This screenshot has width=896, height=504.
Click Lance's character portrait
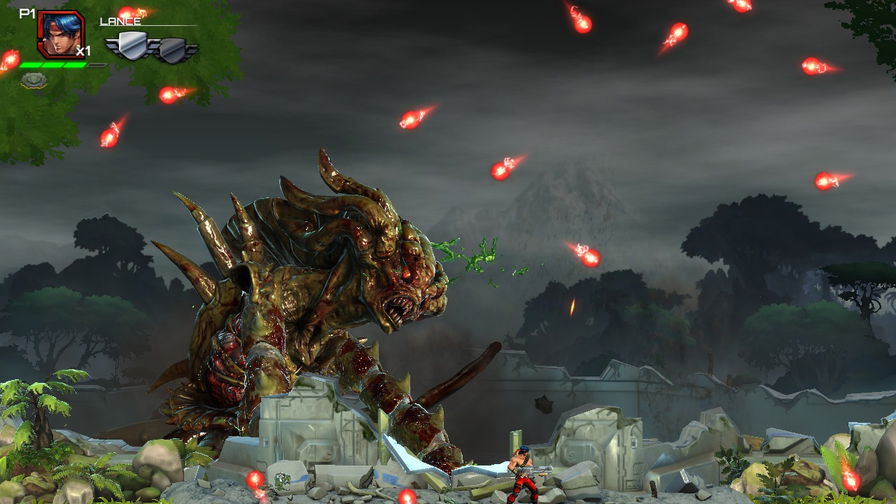click(60, 33)
